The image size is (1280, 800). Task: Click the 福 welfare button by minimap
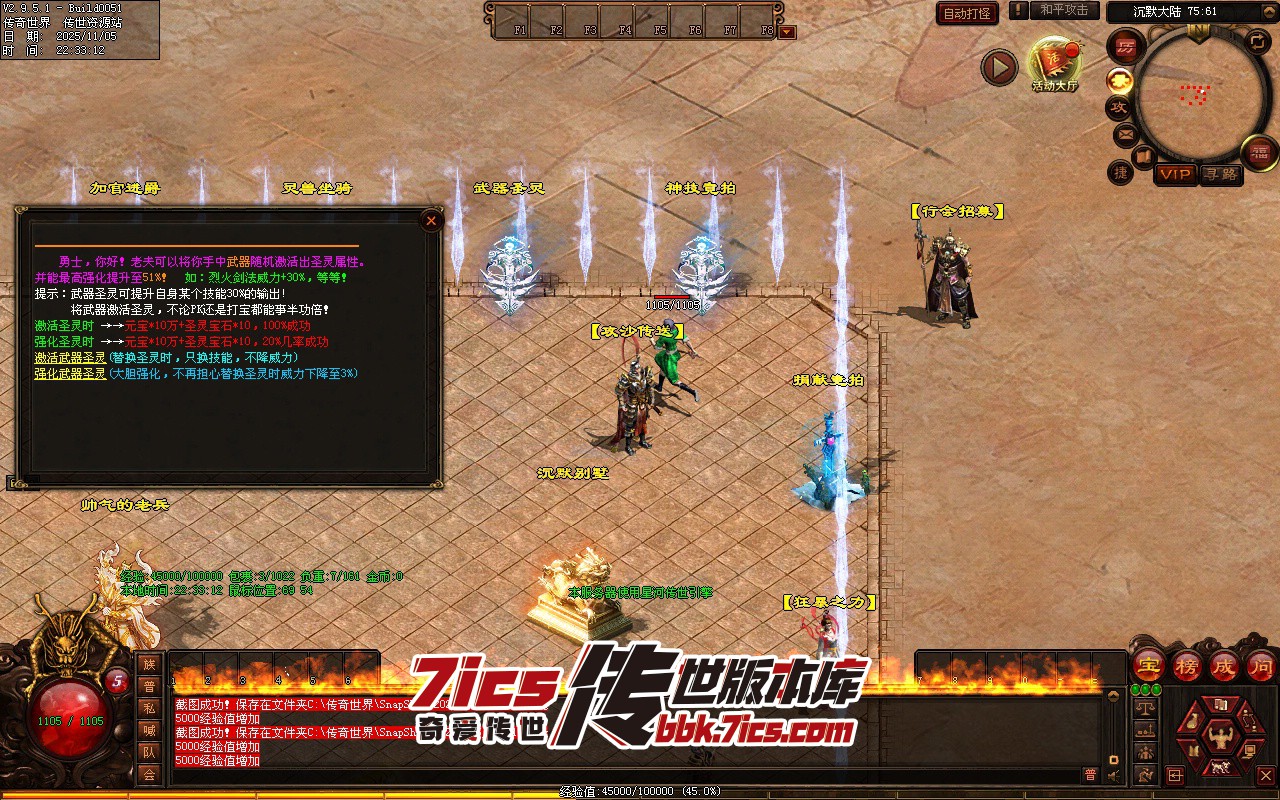tap(1259, 152)
